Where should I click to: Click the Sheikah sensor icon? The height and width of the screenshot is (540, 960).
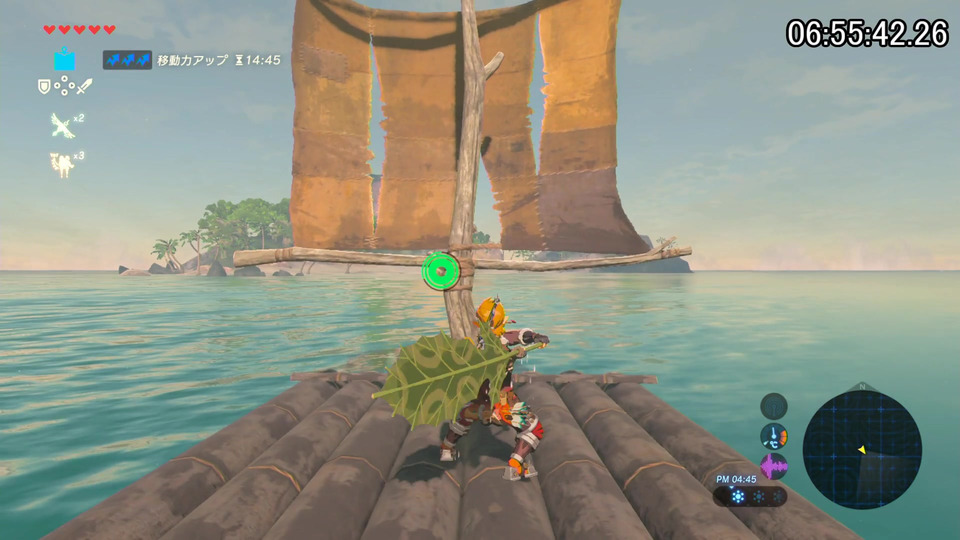(773, 406)
